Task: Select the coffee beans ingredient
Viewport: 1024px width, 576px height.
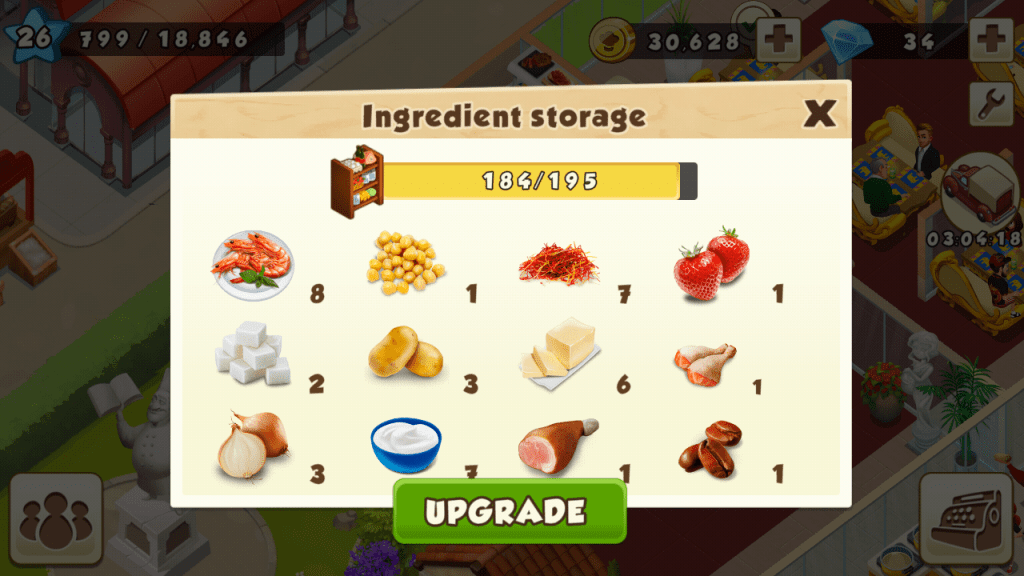Action: tap(710, 447)
